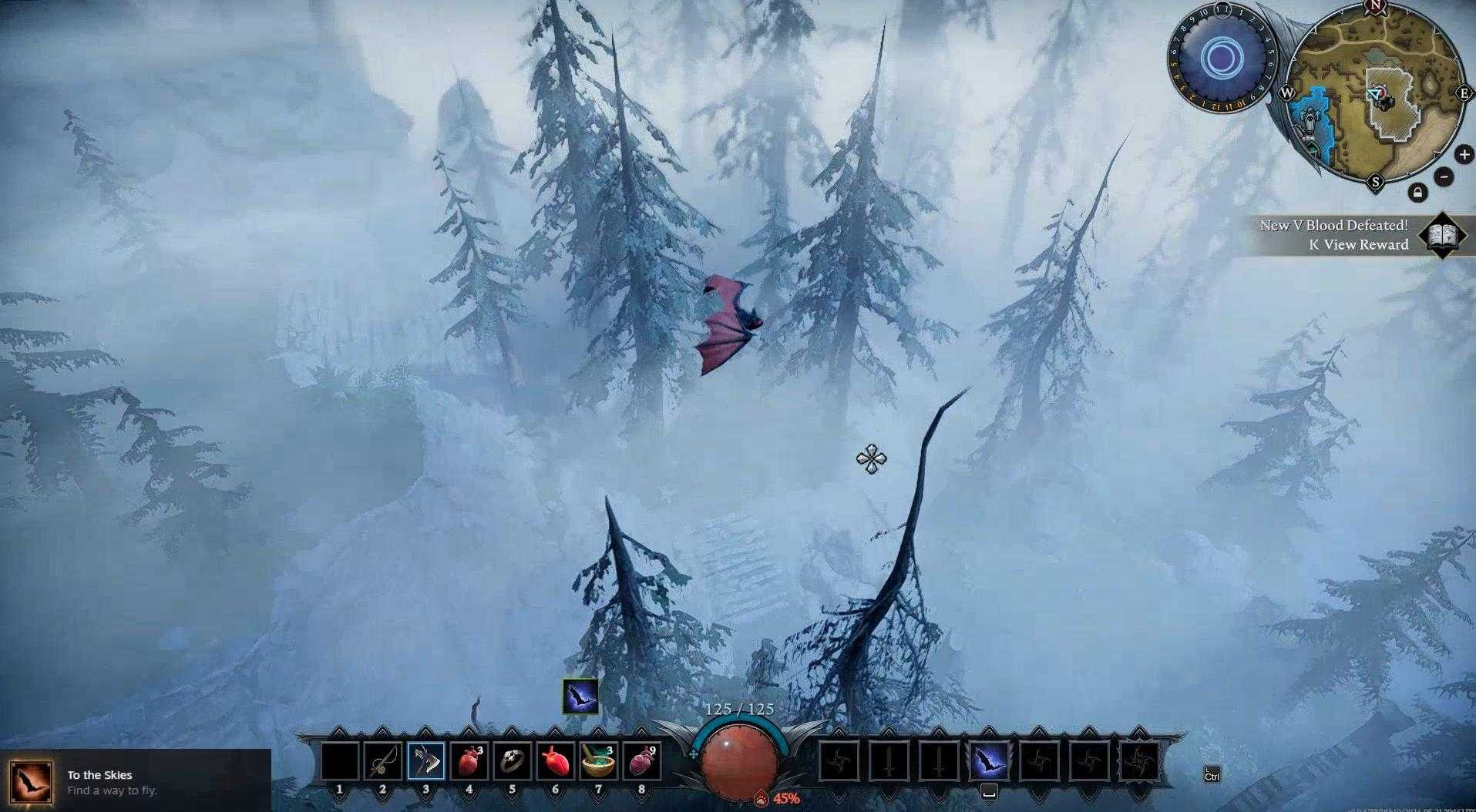Screen dimensions: 1476x812
Task: Toggle the minimap lock button
Action: tap(1417, 193)
